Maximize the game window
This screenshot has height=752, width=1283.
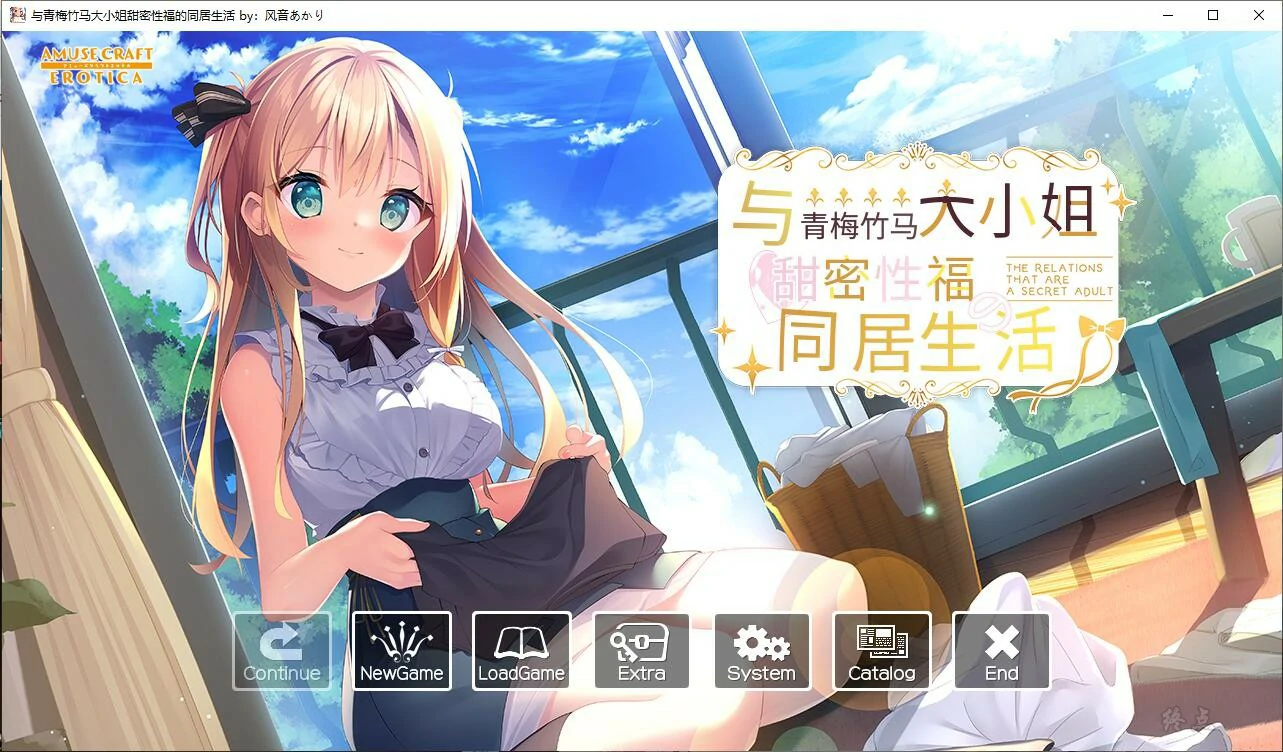pos(1213,15)
